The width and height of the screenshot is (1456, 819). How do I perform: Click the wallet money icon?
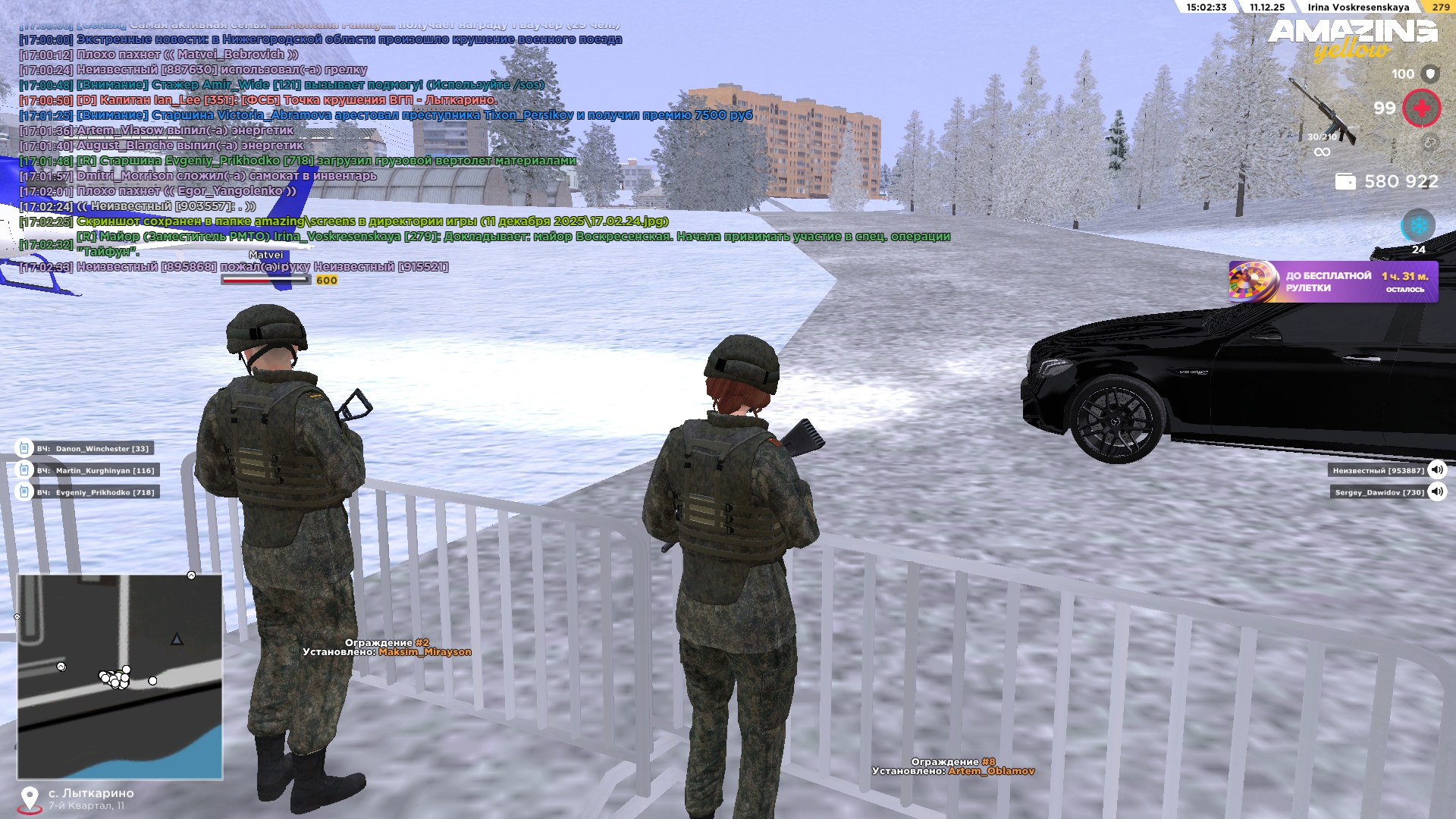click(x=1345, y=182)
